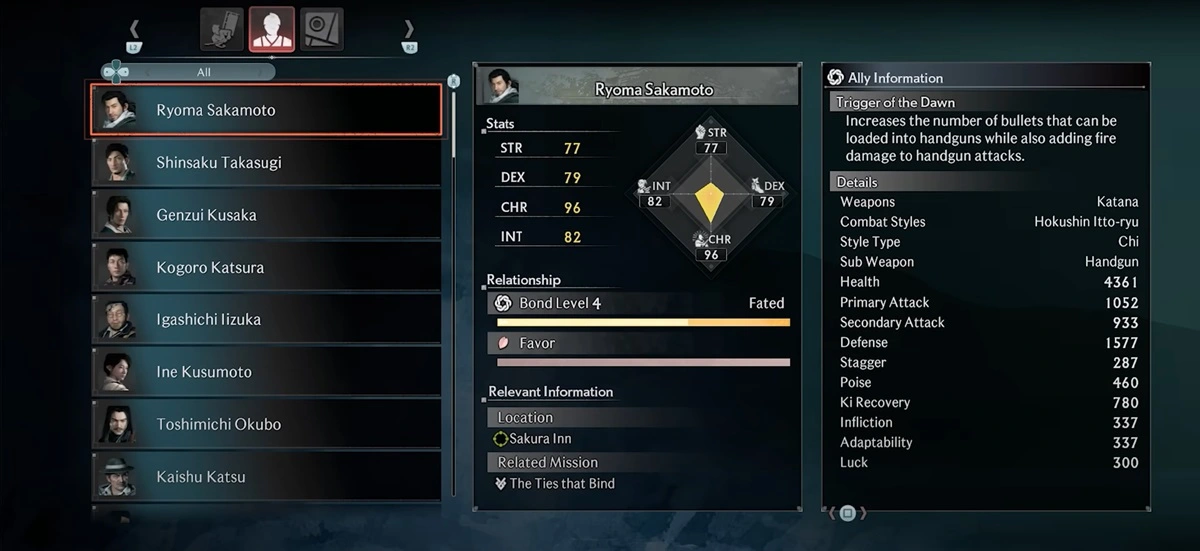
Task: Pick Igashichi Iizuka from the allies
Action: click(x=266, y=319)
